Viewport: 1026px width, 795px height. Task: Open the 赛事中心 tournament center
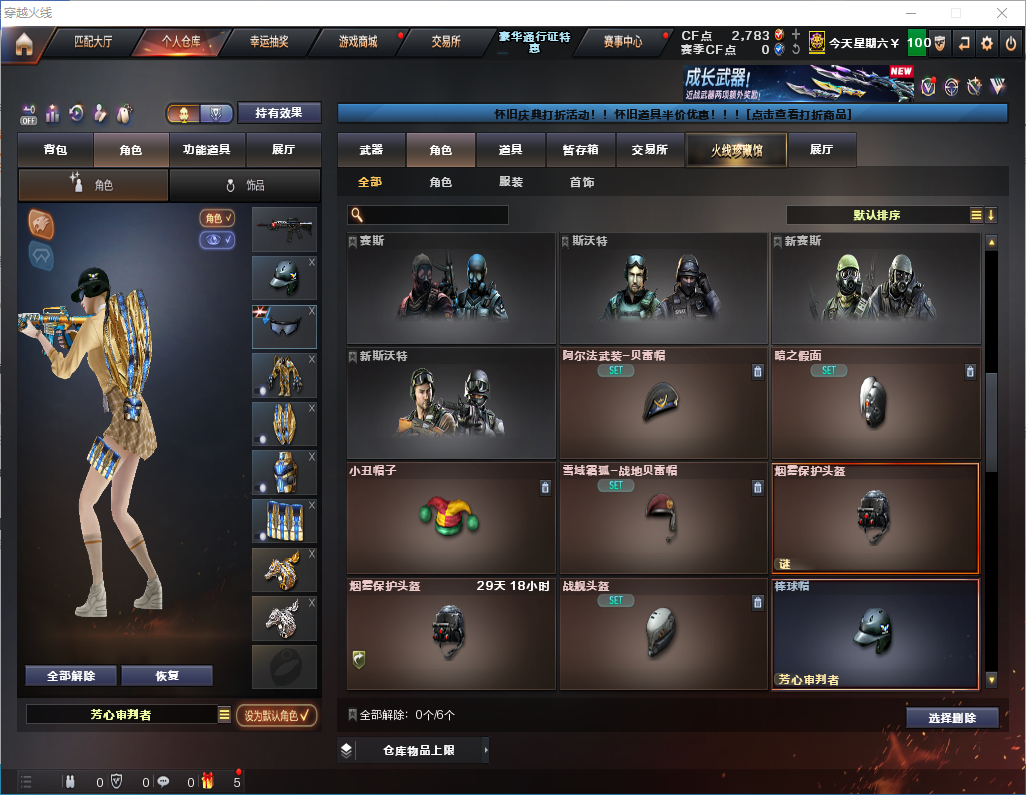[x=622, y=42]
